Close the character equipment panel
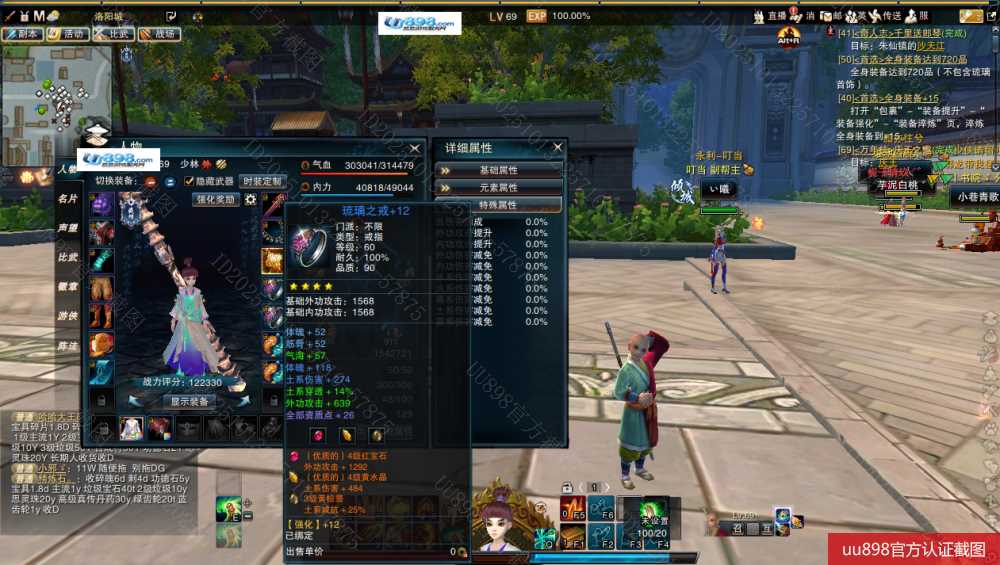The height and width of the screenshot is (565, 1000). [x=415, y=149]
